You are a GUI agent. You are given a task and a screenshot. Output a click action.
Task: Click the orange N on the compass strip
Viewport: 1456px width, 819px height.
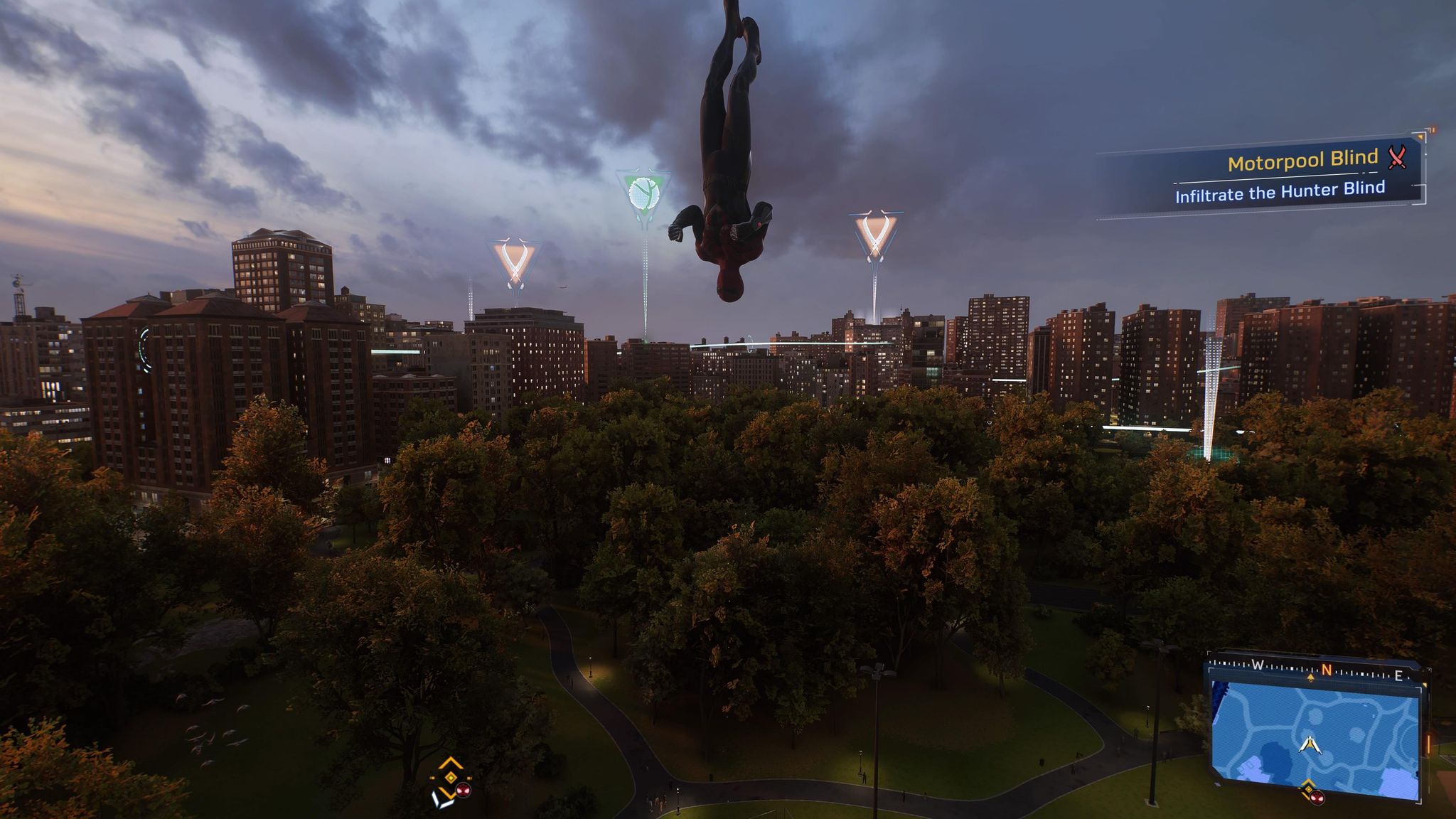point(1326,670)
